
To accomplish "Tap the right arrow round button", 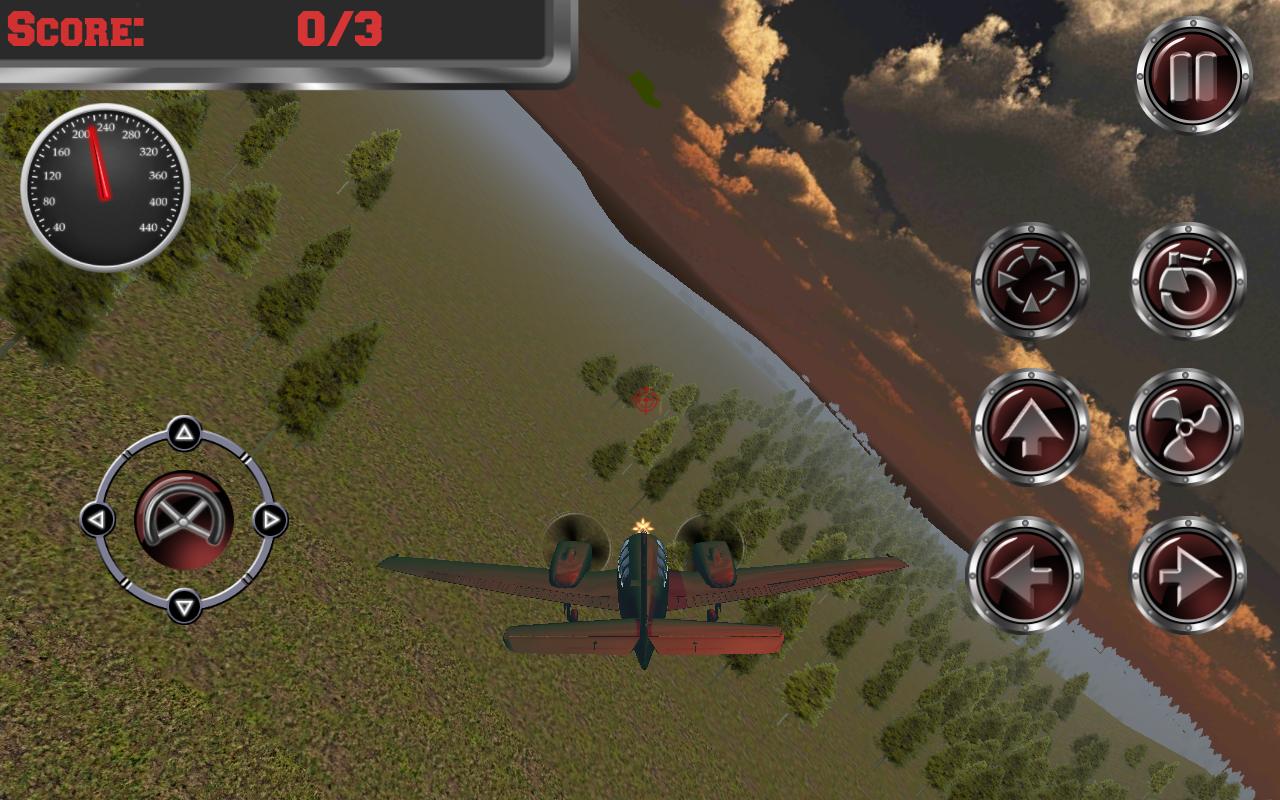I will [1188, 575].
